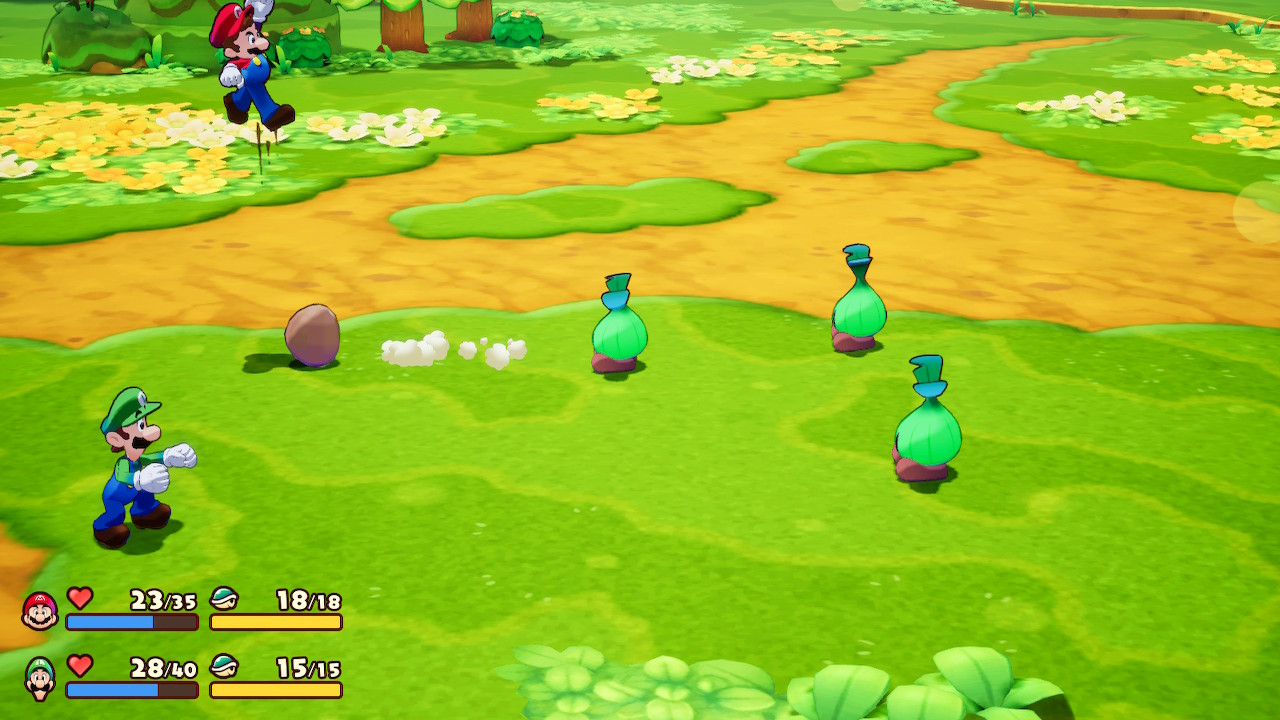Image resolution: width=1280 pixels, height=720 pixels.
Task: Click Mario's yellow BP gauge
Action: pos(276,624)
